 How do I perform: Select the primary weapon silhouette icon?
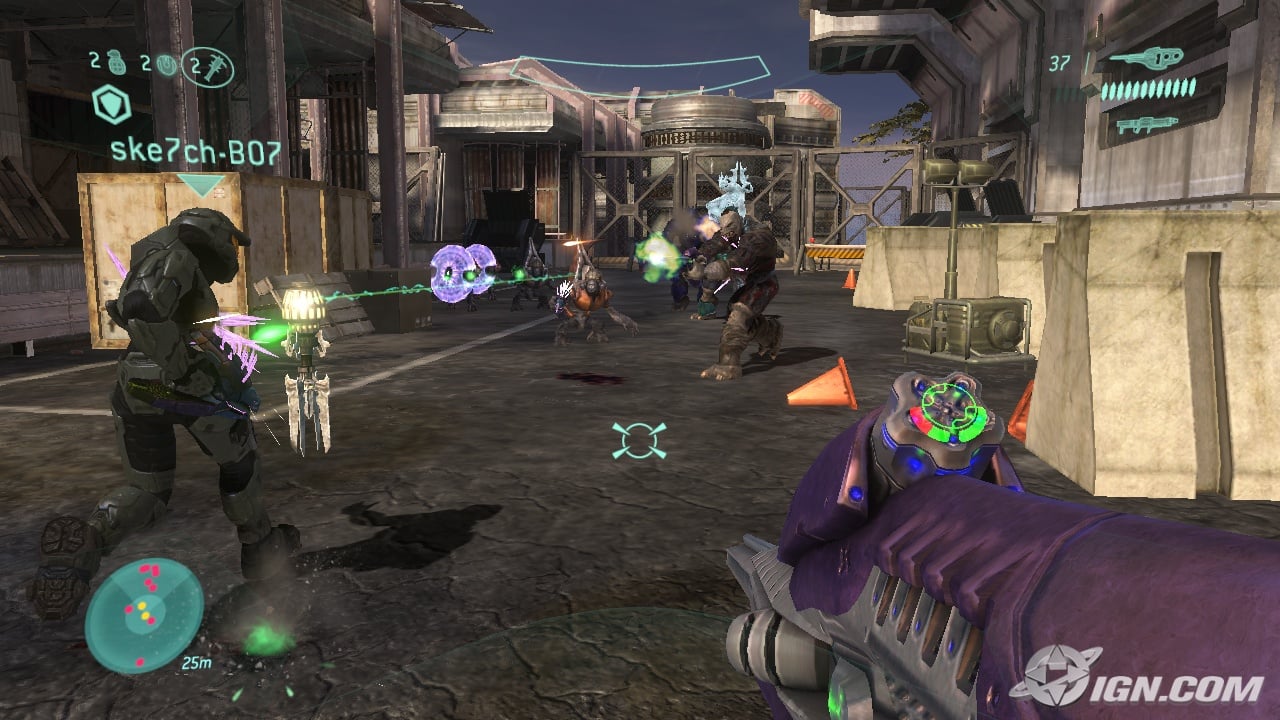point(1146,58)
